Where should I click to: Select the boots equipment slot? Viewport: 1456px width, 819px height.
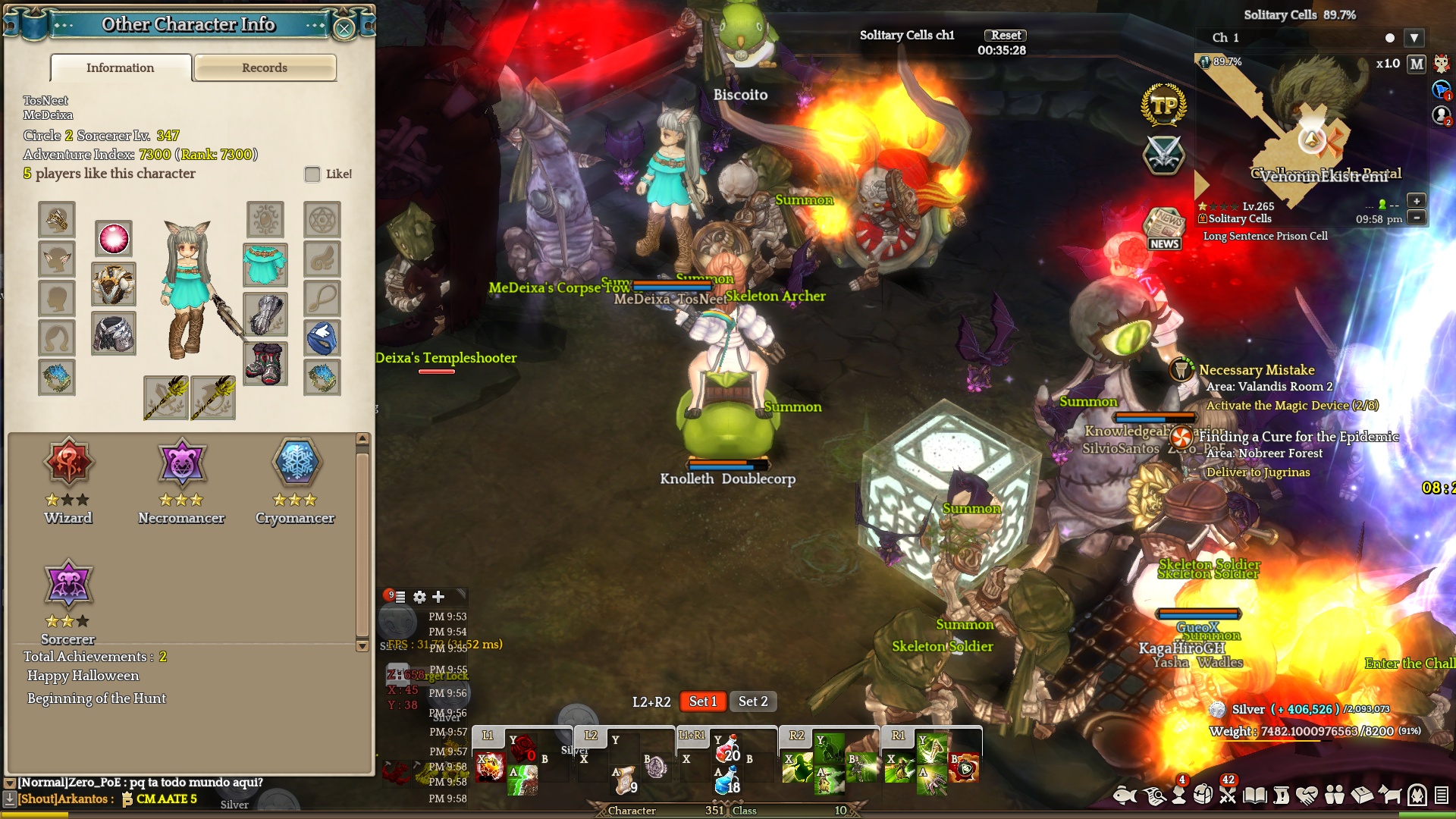click(265, 363)
